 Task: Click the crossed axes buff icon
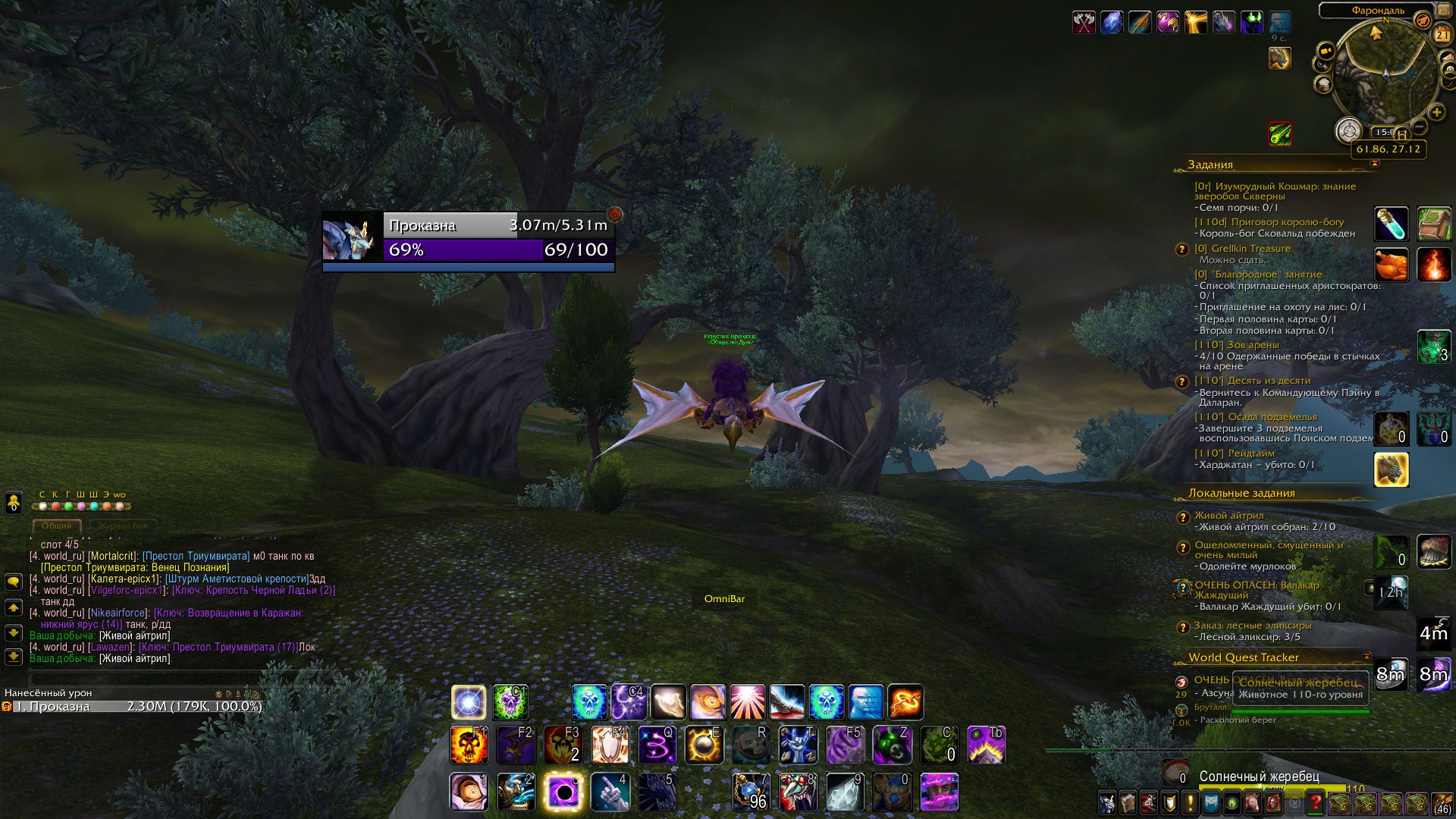click(x=1084, y=22)
